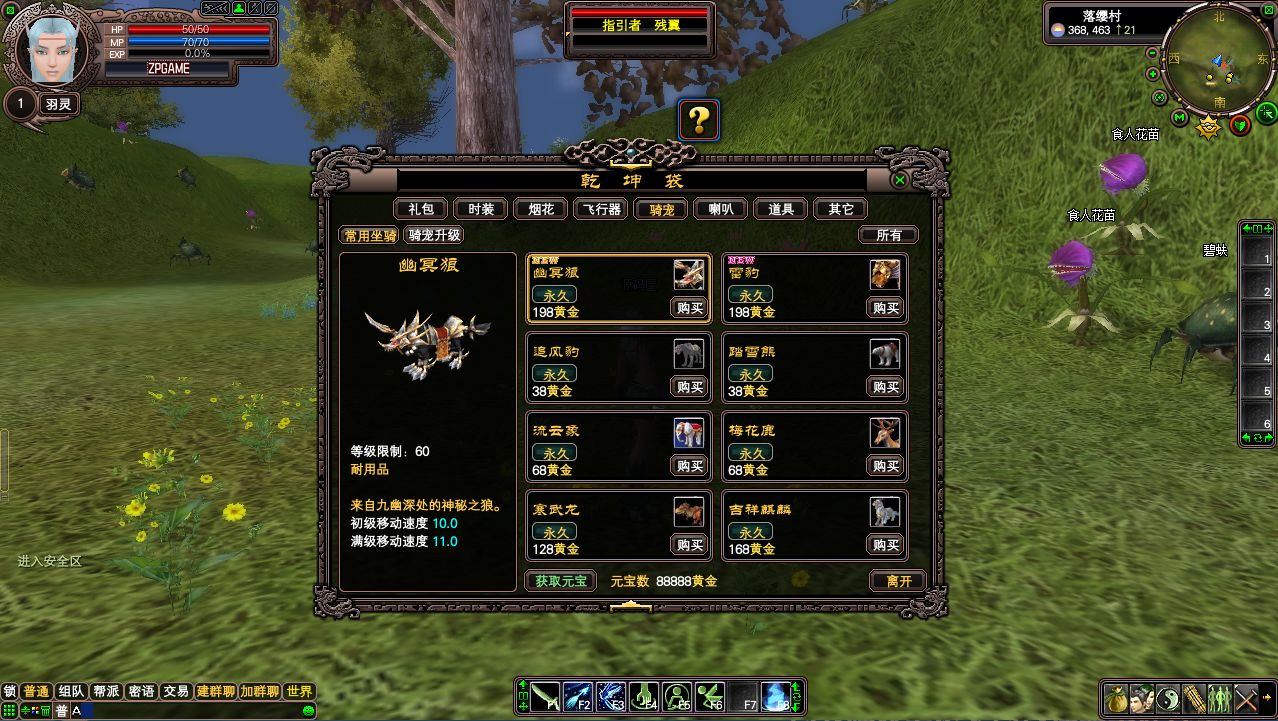This screenshot has height=721, width=1278.
Task: Click the 获取元宝 button
Action: 560,581
